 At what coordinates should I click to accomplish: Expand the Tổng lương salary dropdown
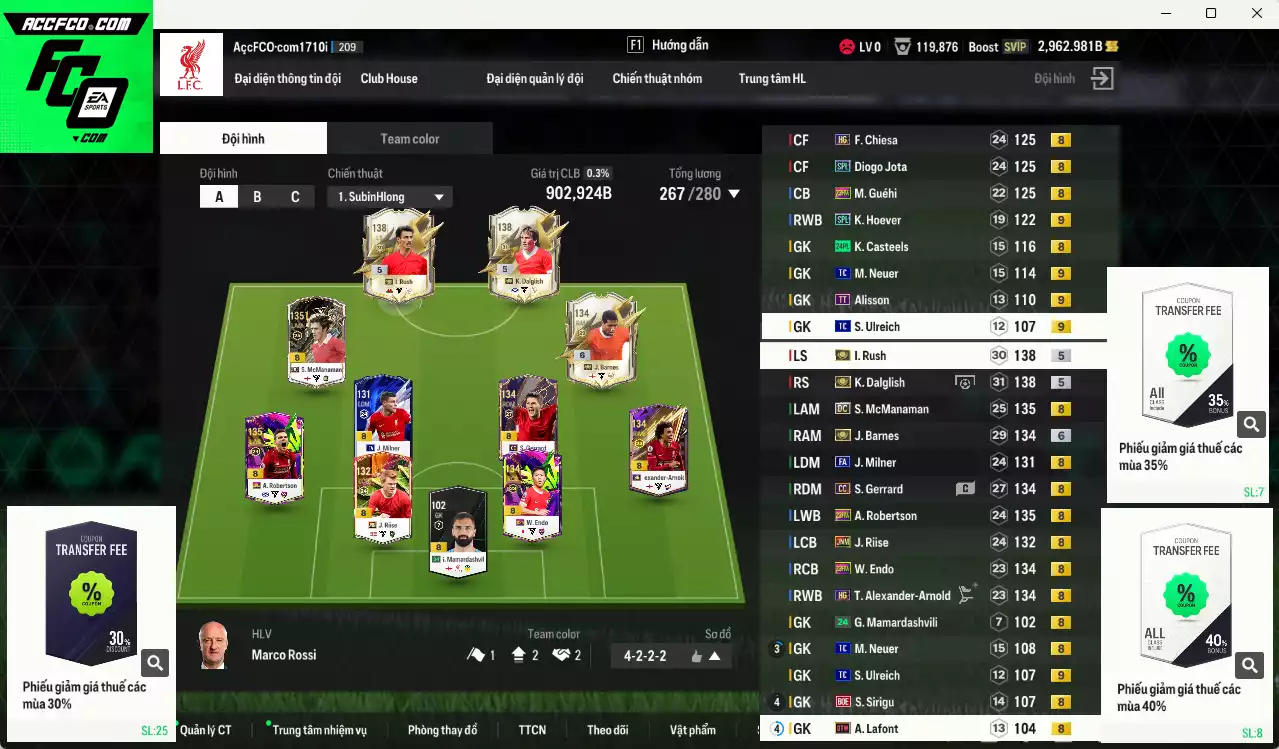coord(734,194)
